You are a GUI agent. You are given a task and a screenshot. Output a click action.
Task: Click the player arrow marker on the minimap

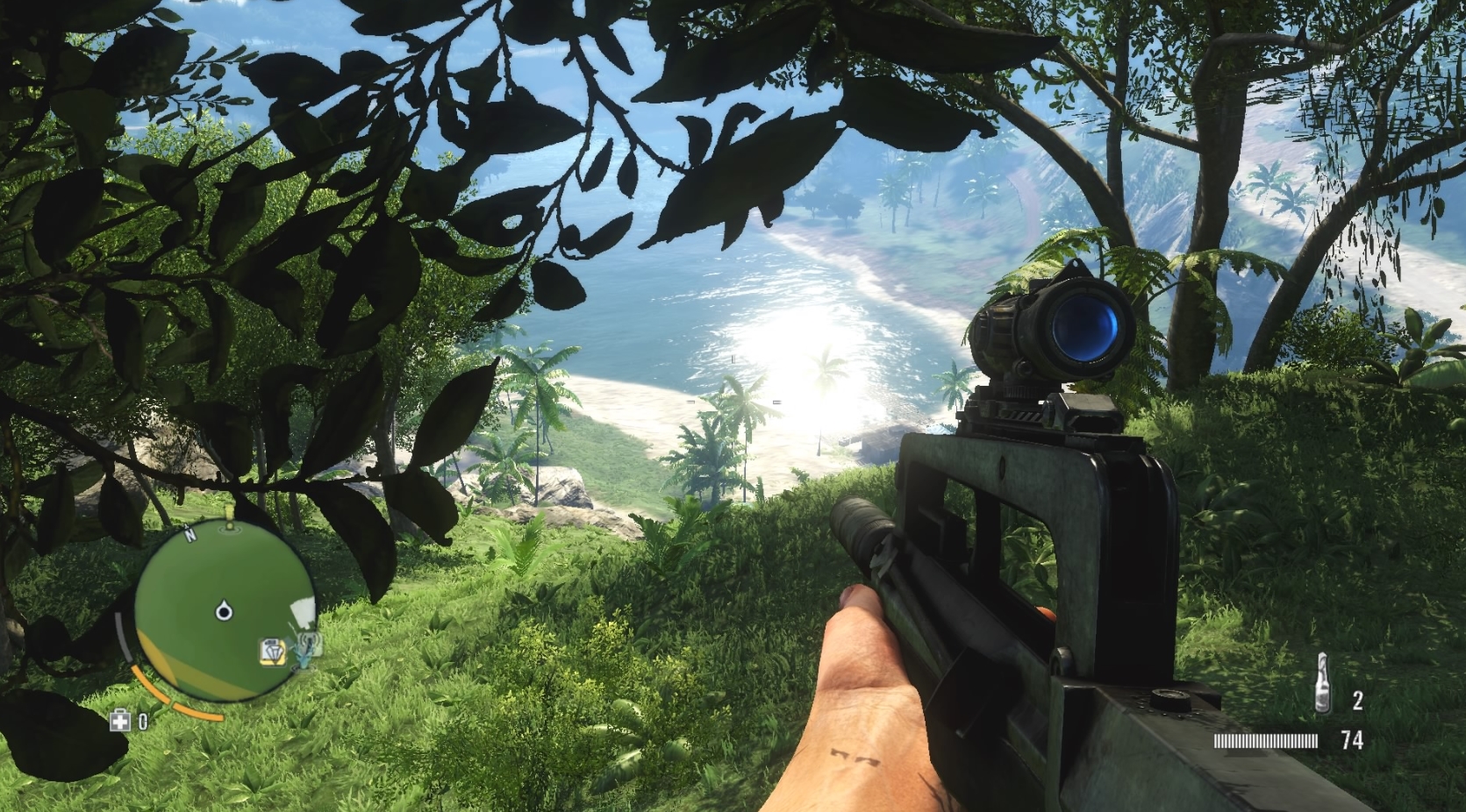click(x=224, y=609)
